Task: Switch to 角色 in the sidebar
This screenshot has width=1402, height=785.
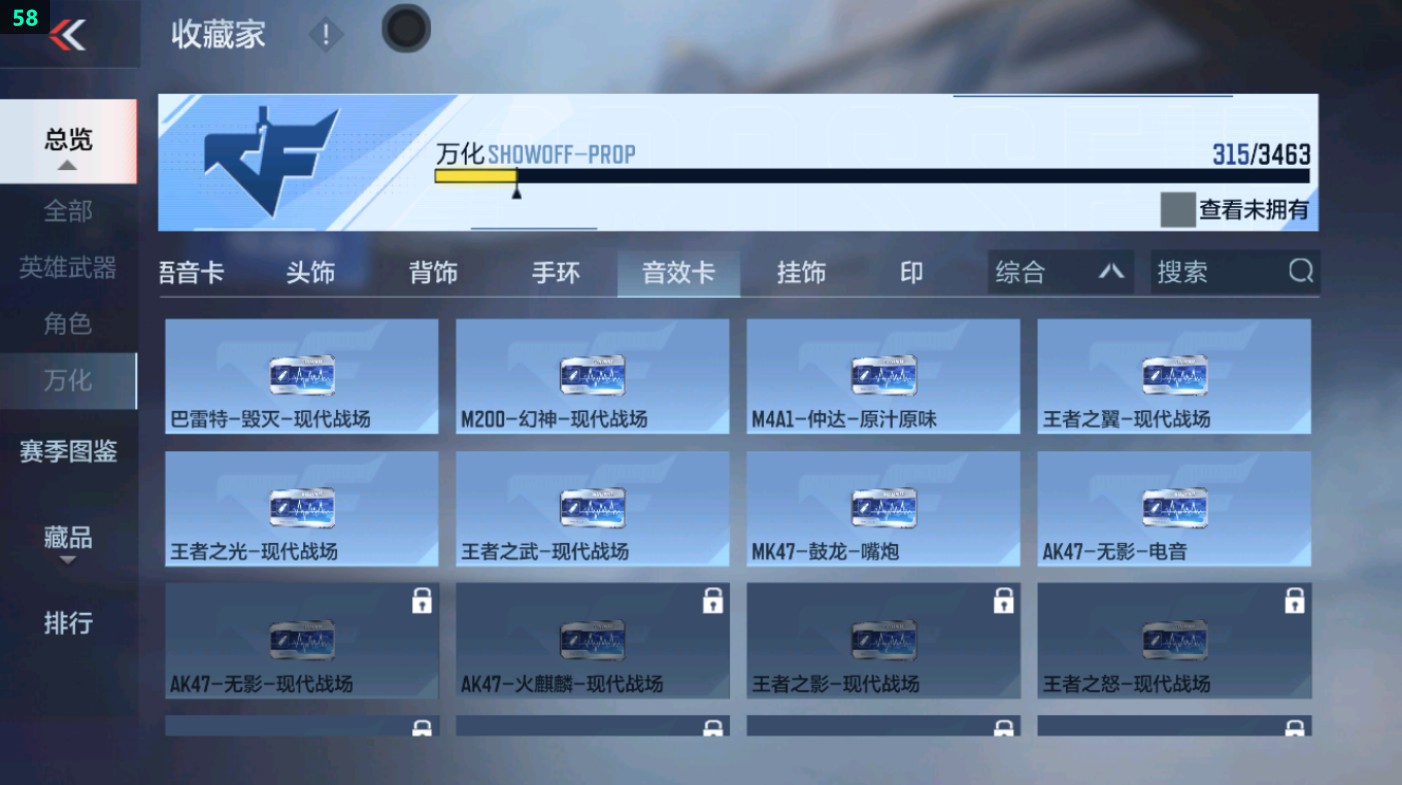Action: (x=68, y=324)
